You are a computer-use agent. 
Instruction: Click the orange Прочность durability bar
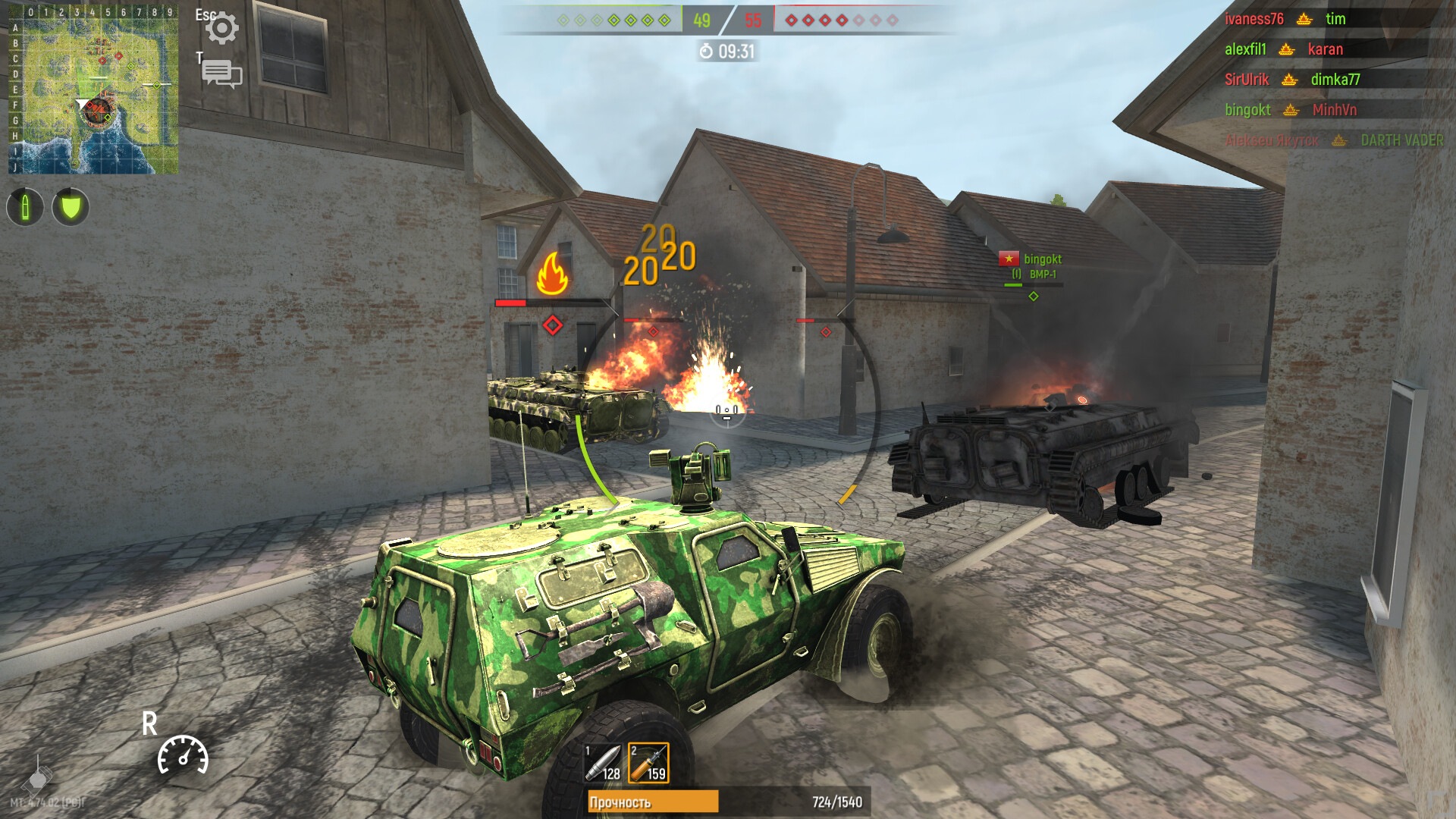click(654, 799)
